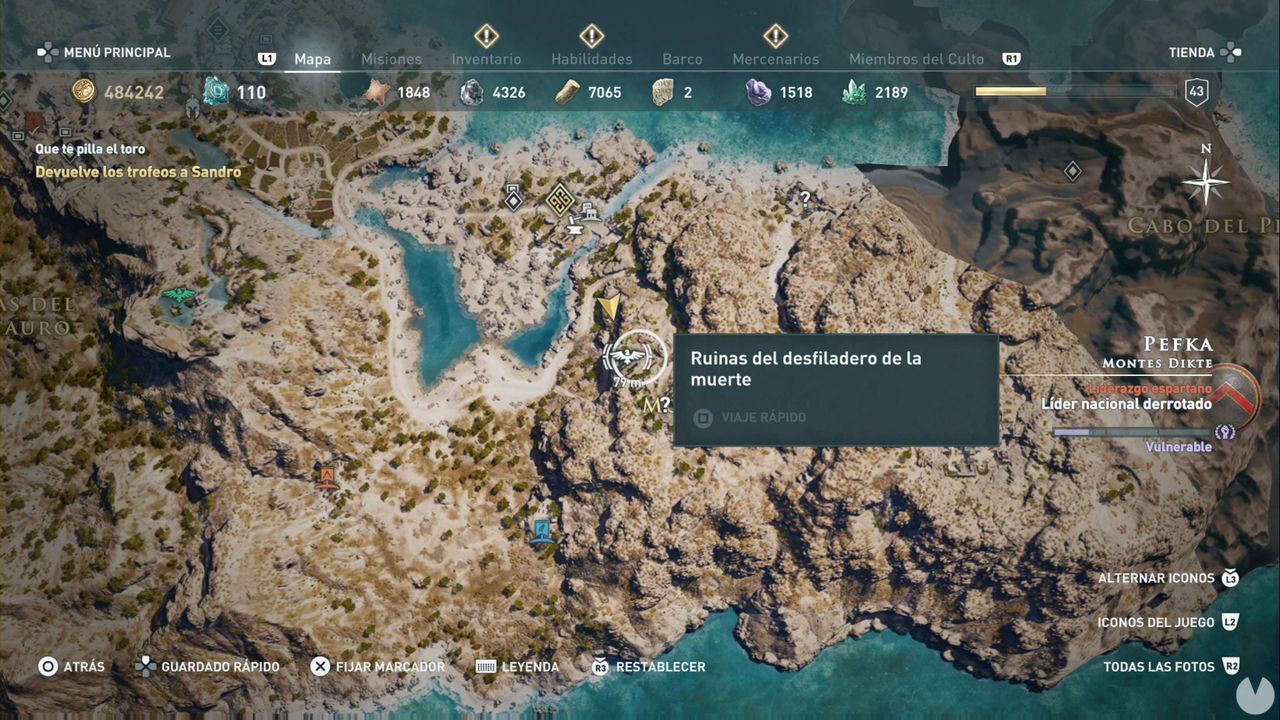
Task: Click the yellow player position arrow
Action: point(611,306)
